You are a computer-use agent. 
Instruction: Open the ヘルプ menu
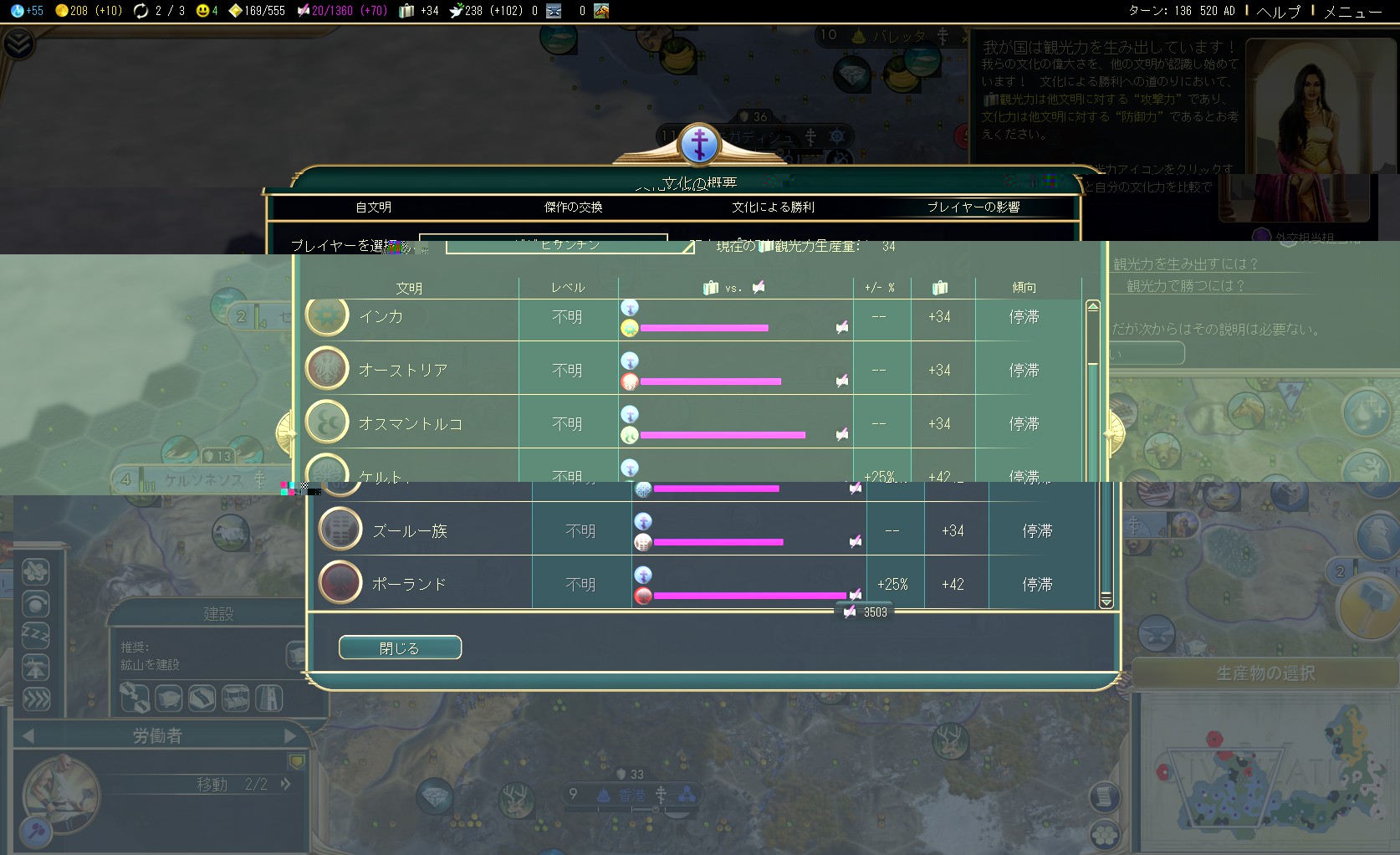[1278, 11]
